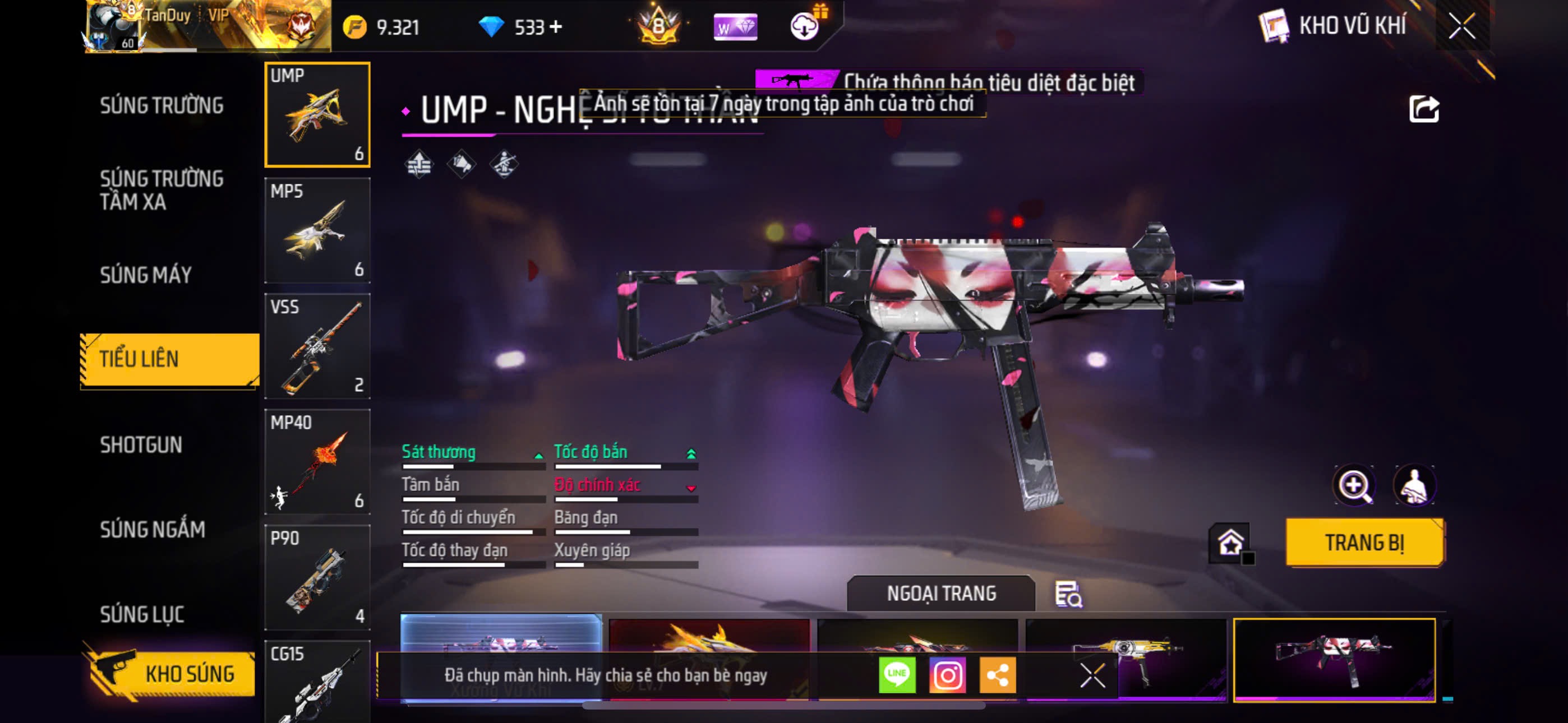Viewport: 1568px width, 723px height.
Task: Select the MP40 weapon tile
Action: coord(317,462)
